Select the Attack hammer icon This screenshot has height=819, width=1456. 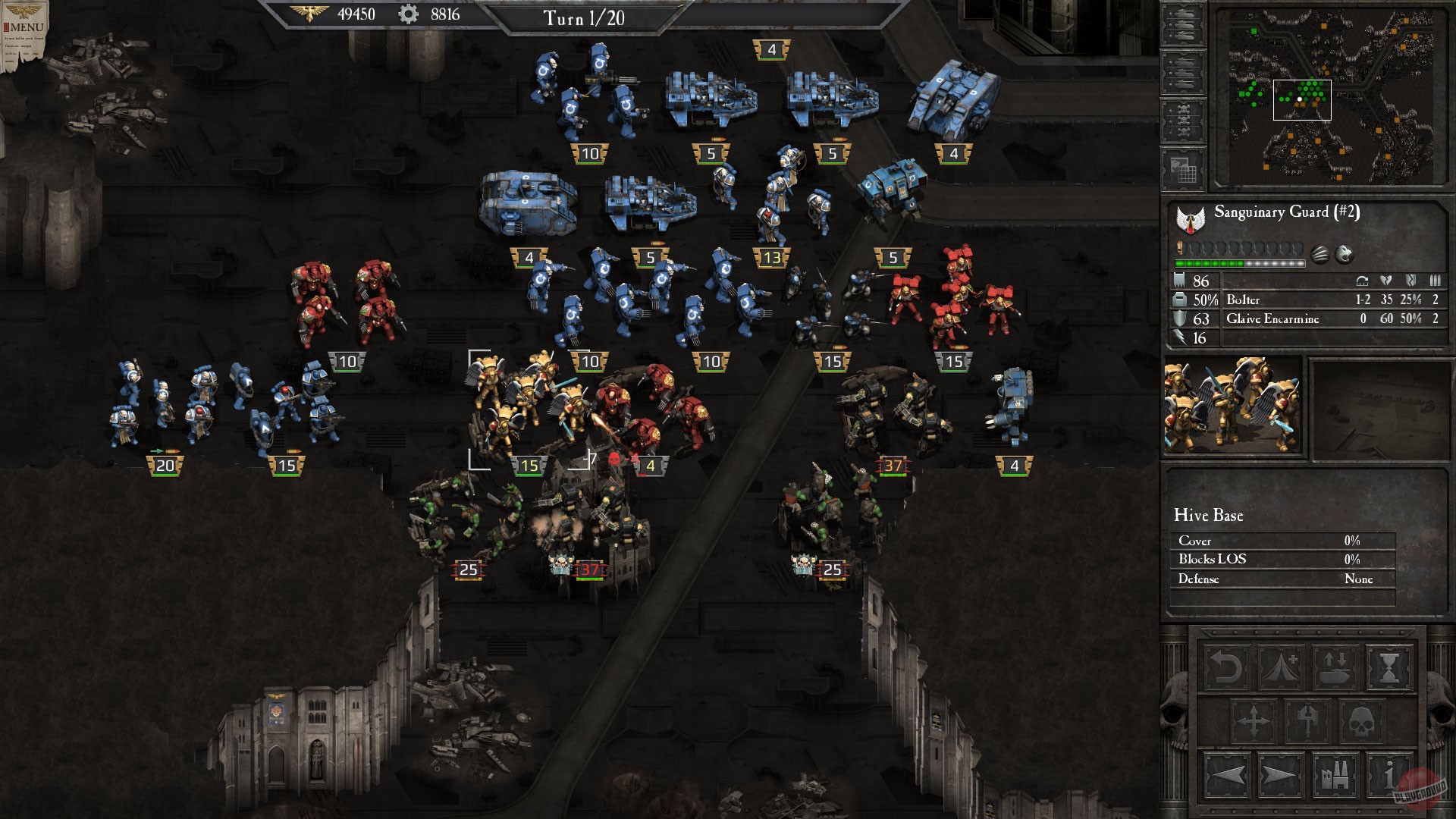(x=1307, y=720)
